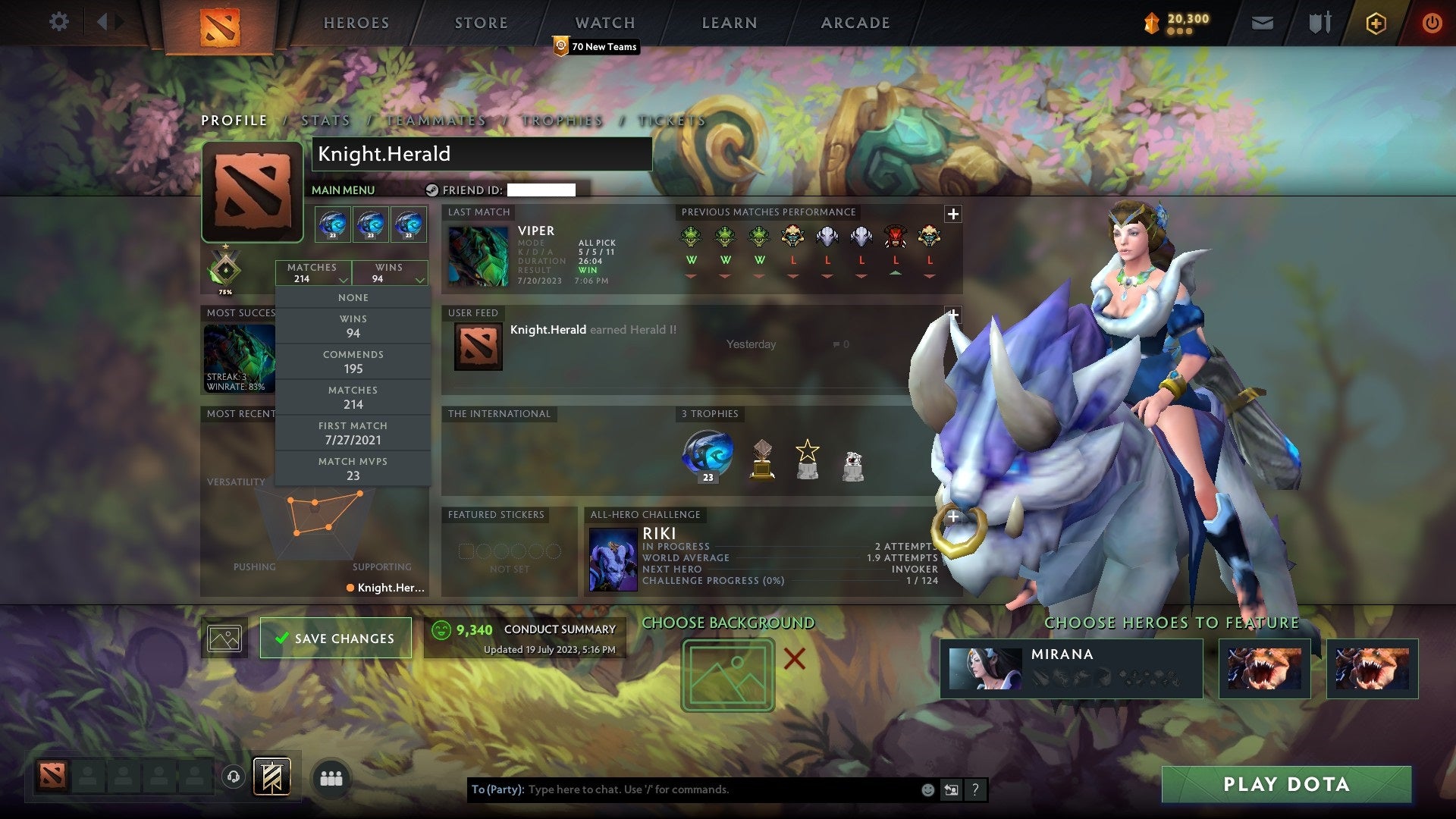Open the emoticon picker in the chat bar
Viewport: 1456px width, 819px height.
[927, 789]
